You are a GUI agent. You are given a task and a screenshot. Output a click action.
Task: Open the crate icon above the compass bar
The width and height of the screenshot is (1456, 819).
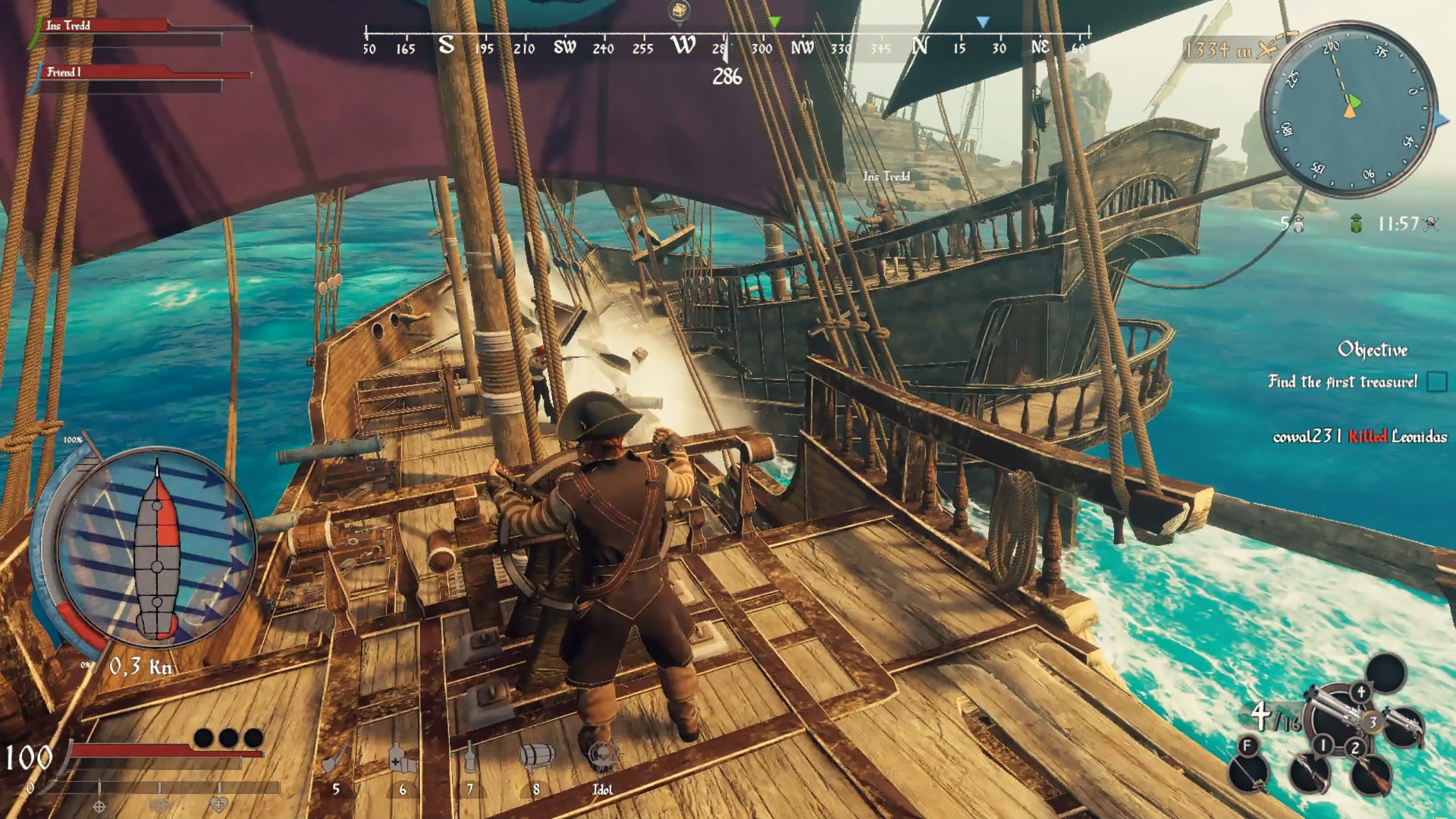point(679,11)
